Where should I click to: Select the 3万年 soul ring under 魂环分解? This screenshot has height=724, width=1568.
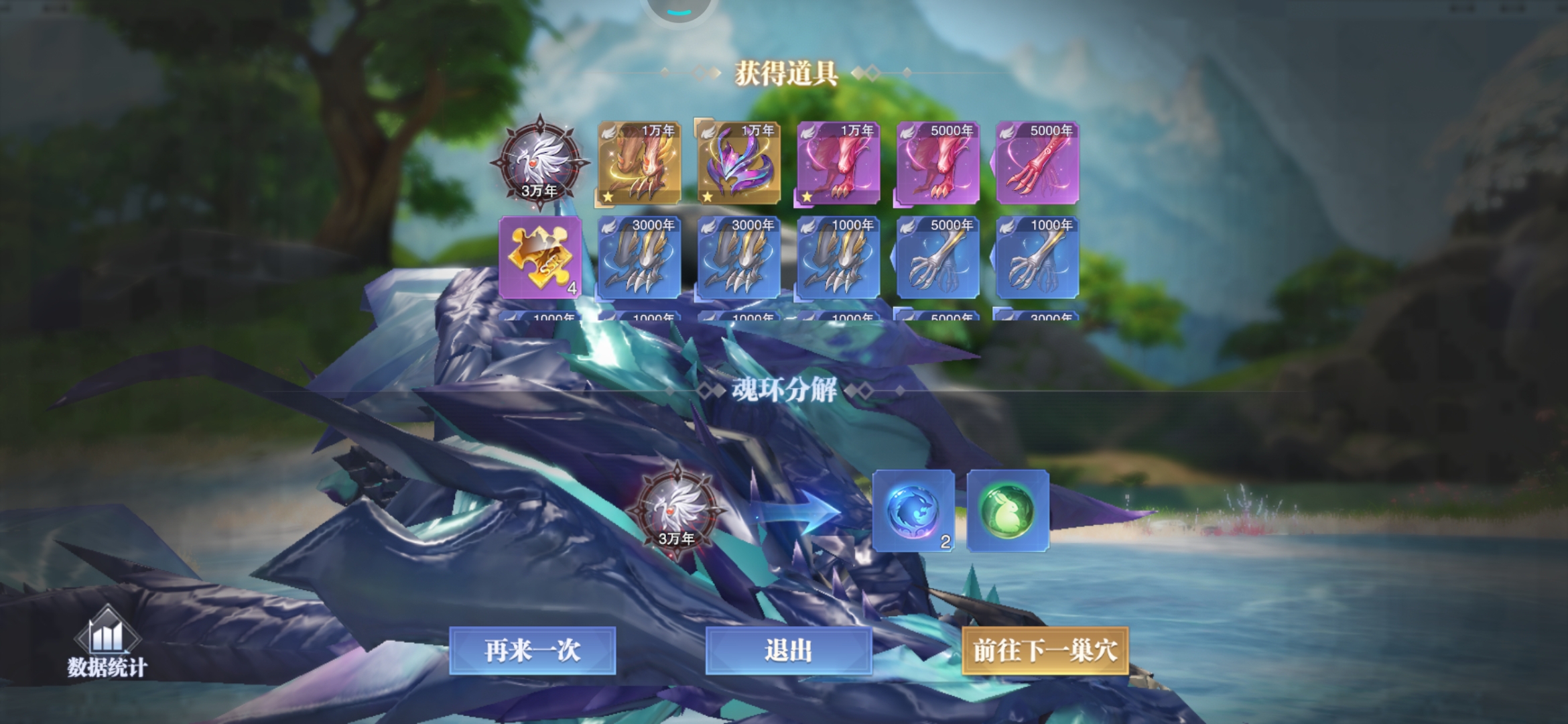click(677, 511)
